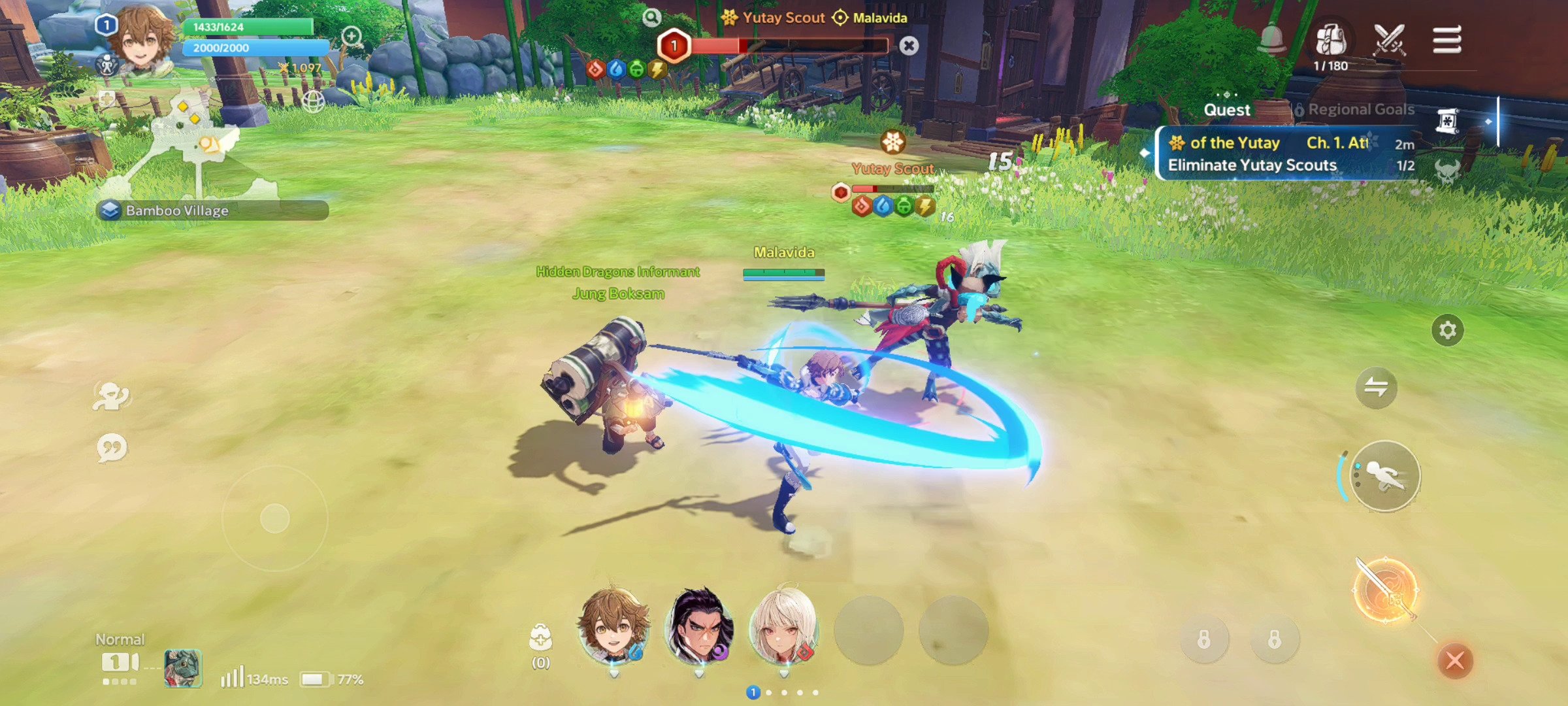Open the globe world map icon
Screen dimensions: 1568x706
314,101
